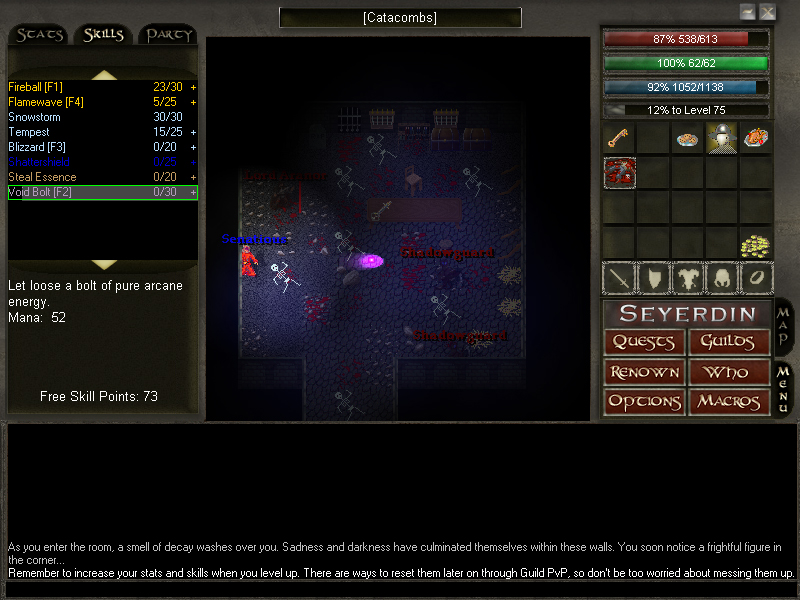Open the Party tab
The width and height of the screenshot is (800, 600).
click(x=168, y=35)
